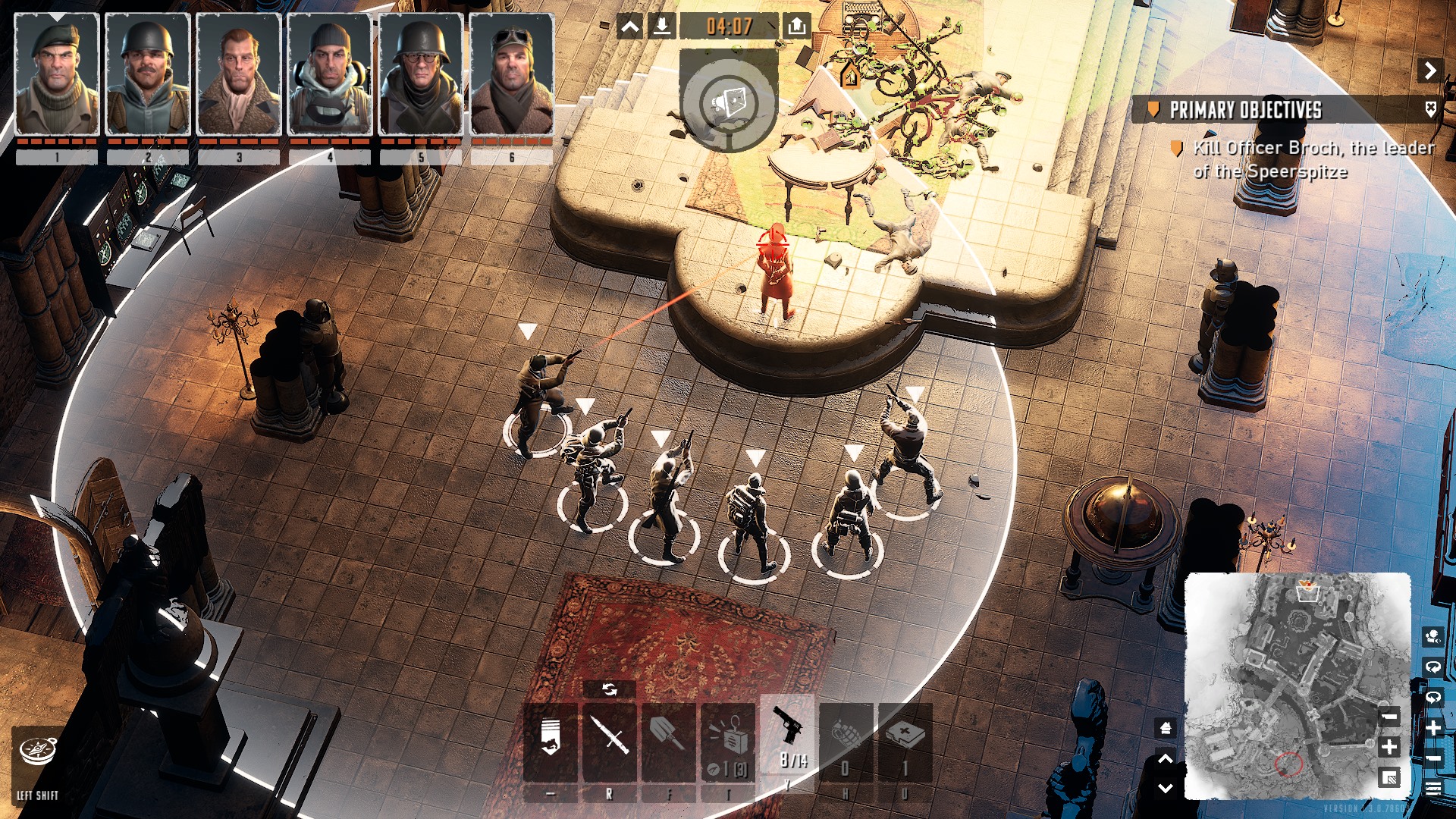Select the commando portrait with green beret

click(57, 74)
